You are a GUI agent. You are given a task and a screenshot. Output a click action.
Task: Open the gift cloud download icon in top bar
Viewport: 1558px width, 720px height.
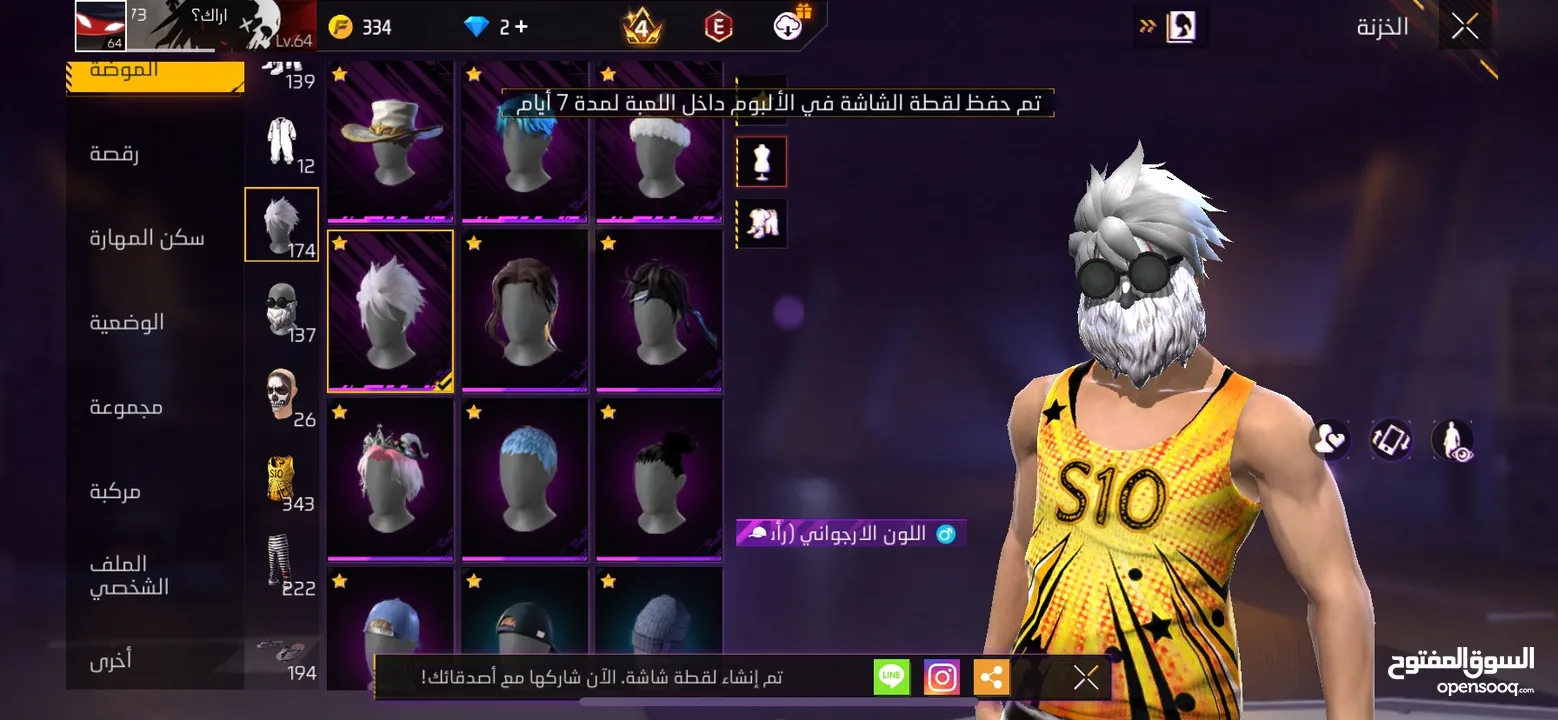click(x=786, y=24)
